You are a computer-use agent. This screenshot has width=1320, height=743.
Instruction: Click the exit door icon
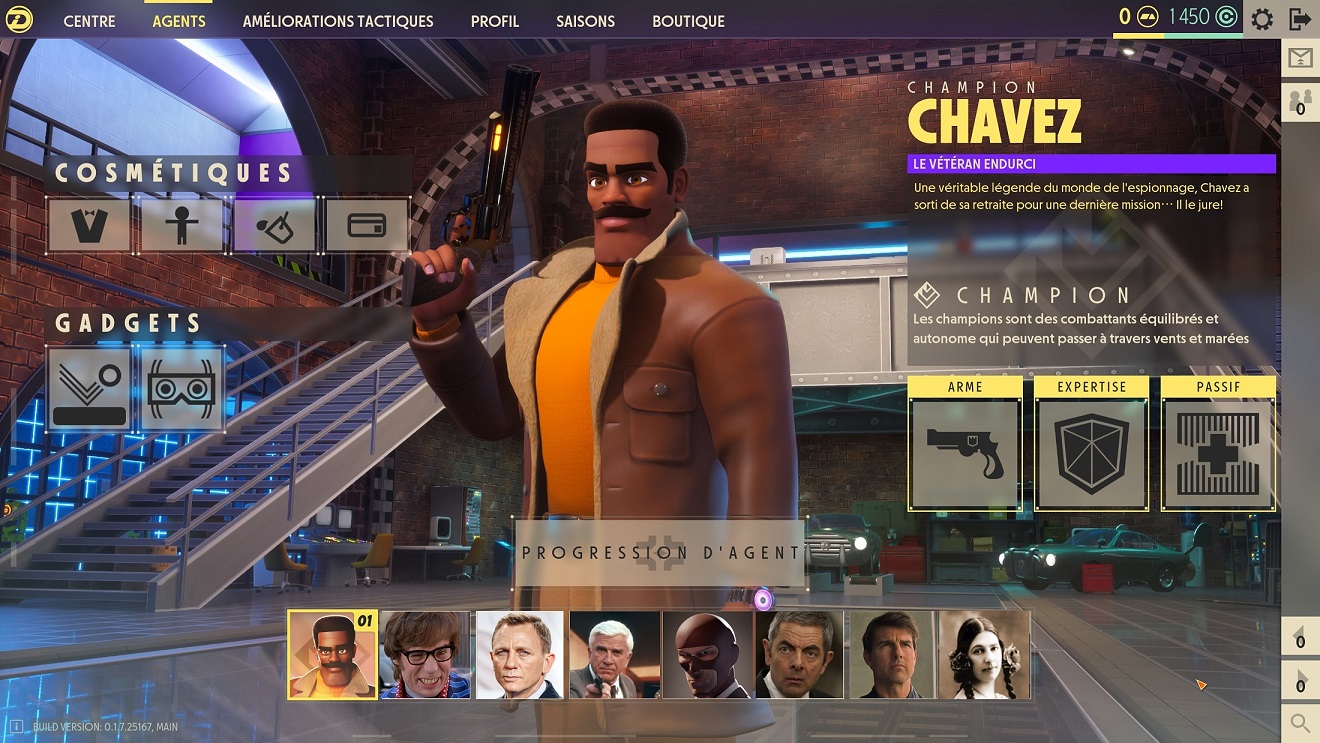click(1300, 18)
